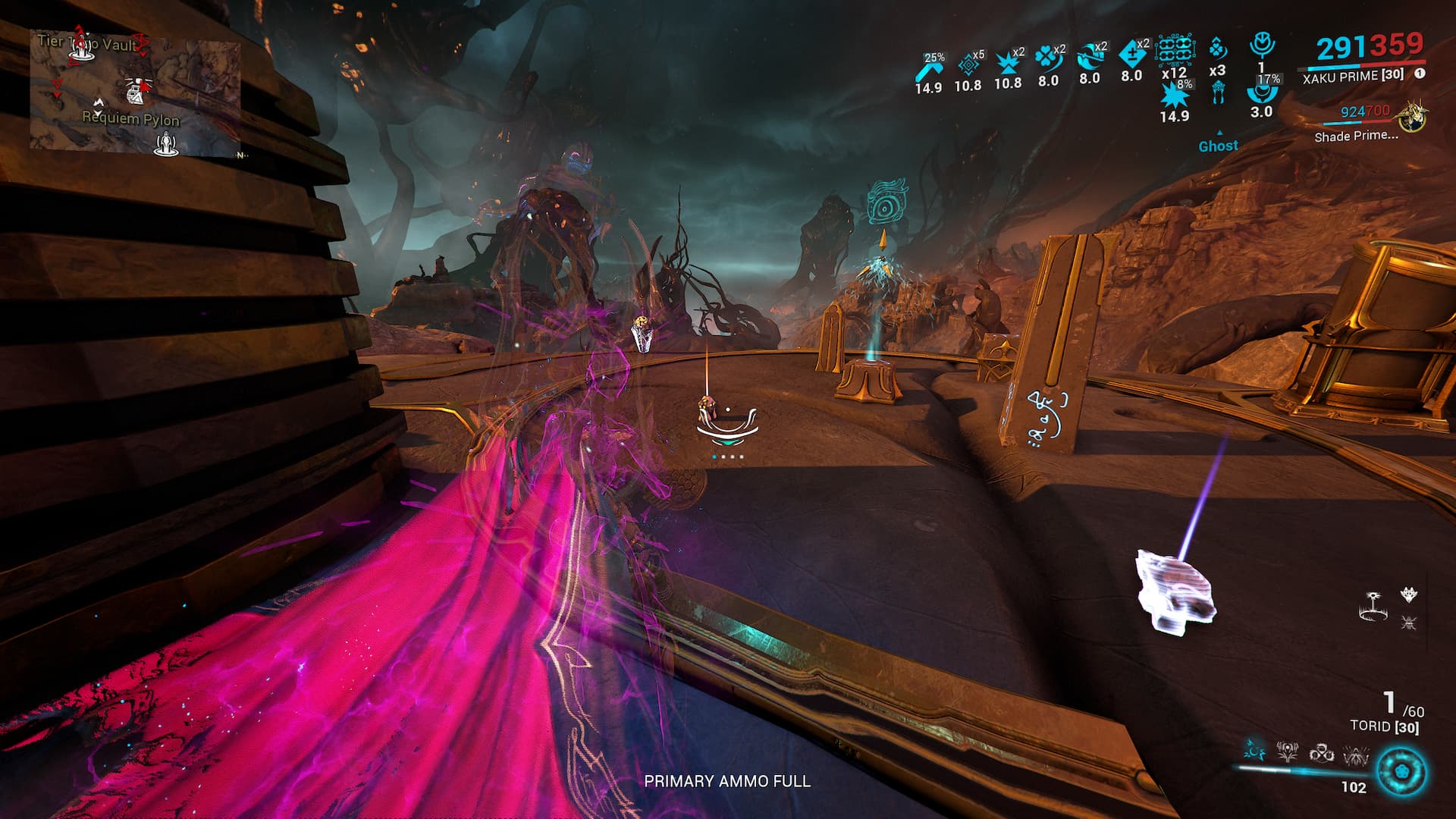This screenshot has width=1456, height=819.
Task: Cast the fourth ability spiky icon
Action: point(1355,753)
